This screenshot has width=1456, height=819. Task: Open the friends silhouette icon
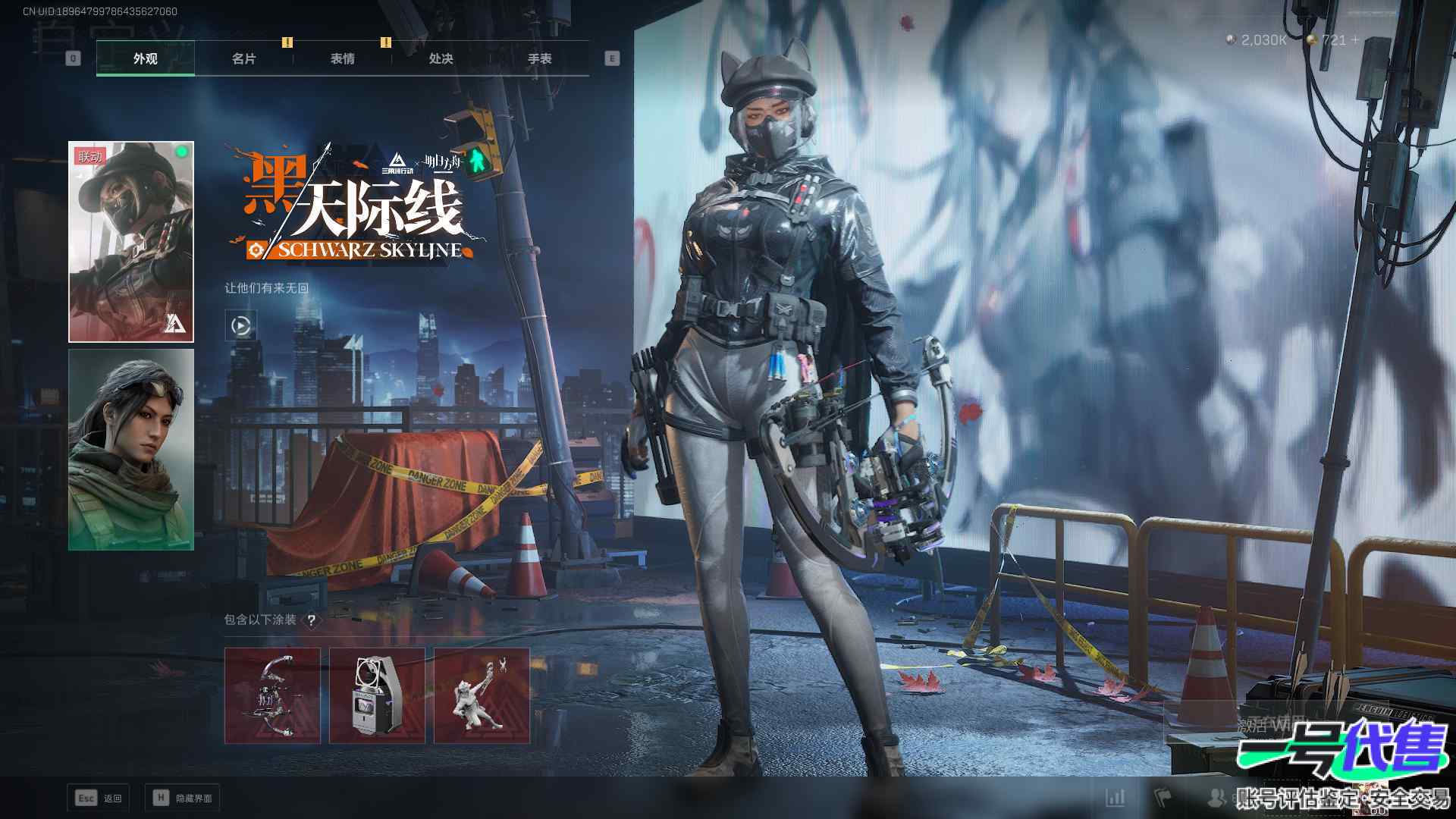point(1216,797)
